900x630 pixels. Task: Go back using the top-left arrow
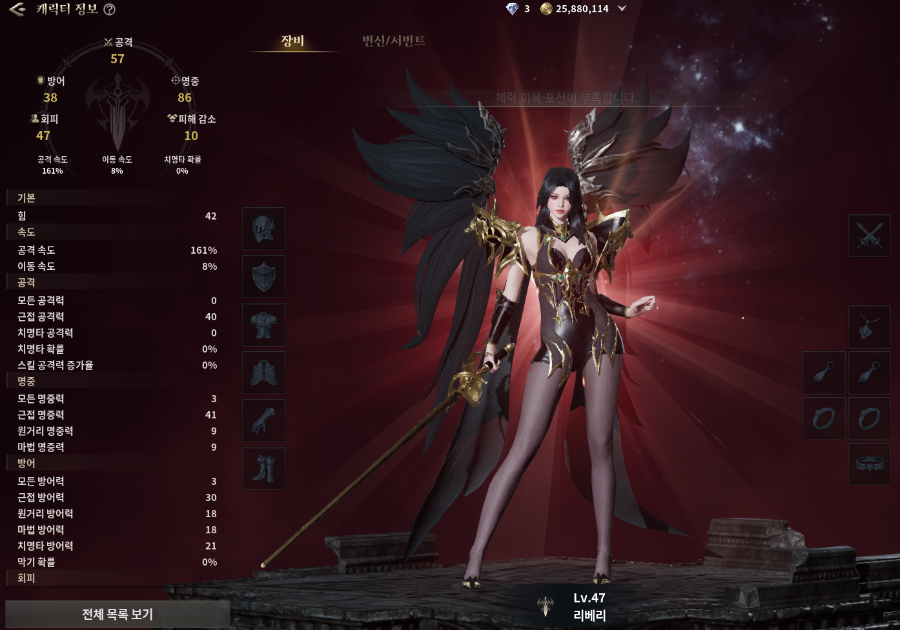point(17,9)
